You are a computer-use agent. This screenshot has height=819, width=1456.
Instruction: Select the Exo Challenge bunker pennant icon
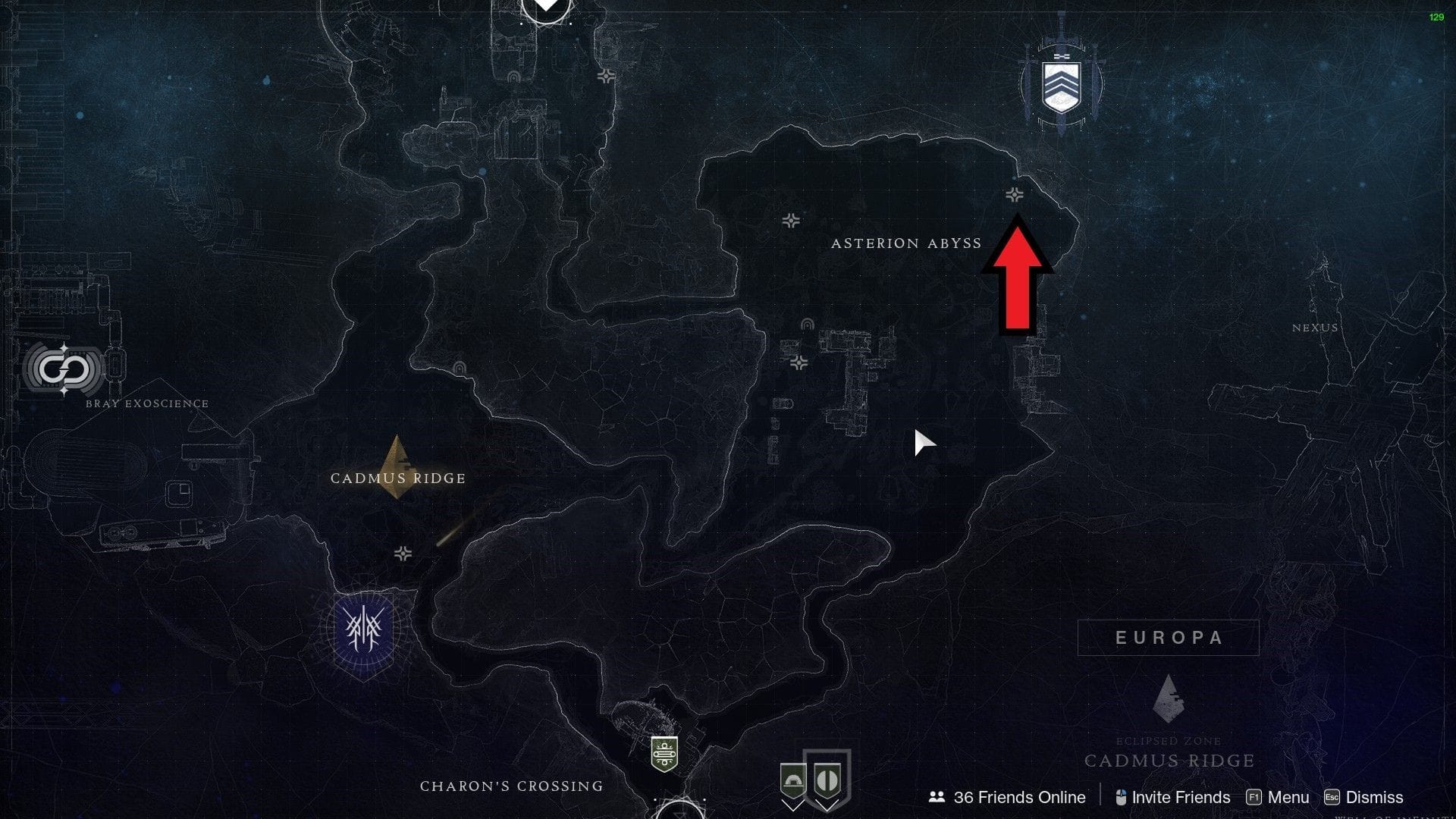[793, 780]
